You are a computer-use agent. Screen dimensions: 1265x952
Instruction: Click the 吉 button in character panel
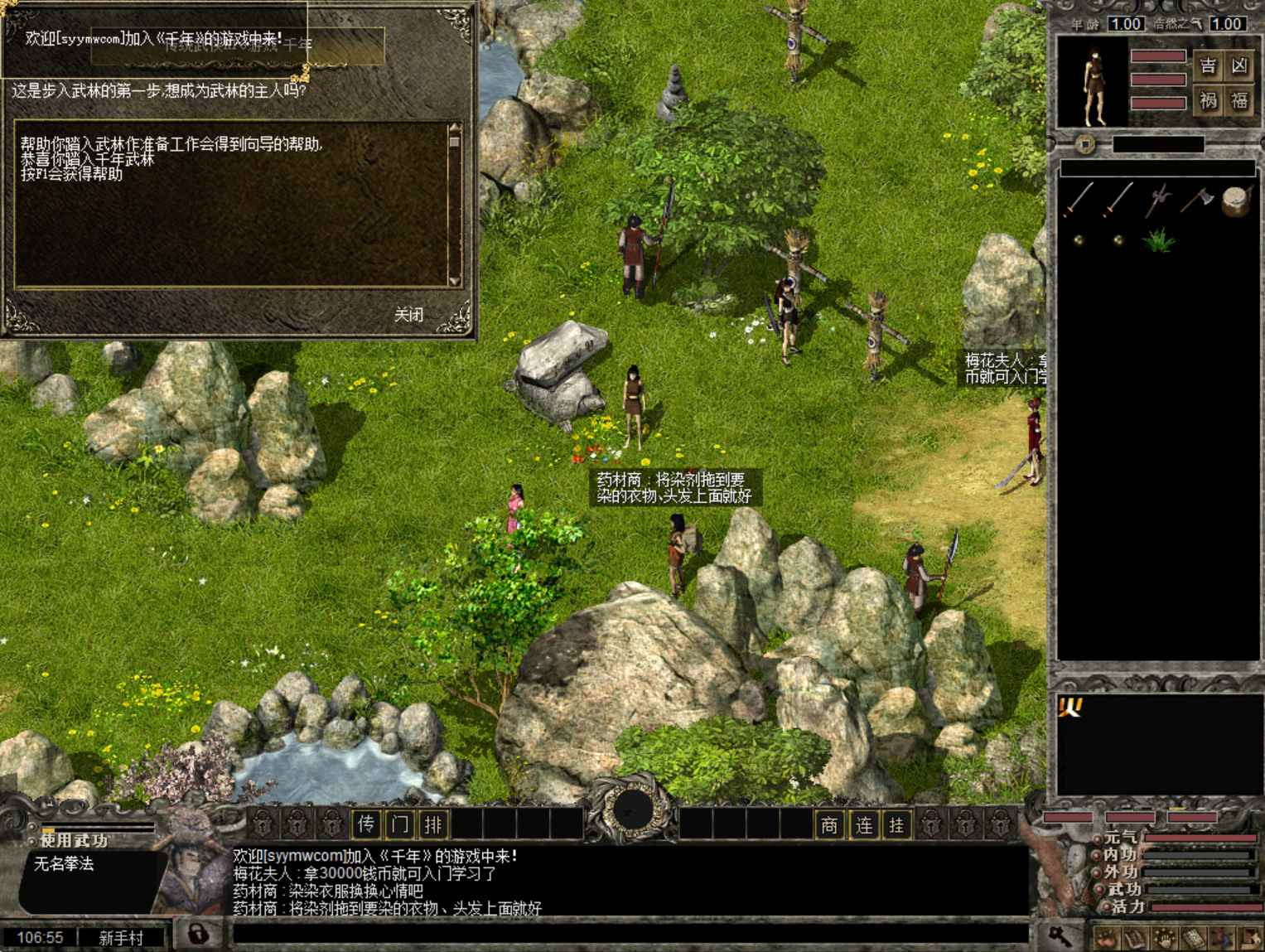pyautogui.click(x=1209, y=65)
